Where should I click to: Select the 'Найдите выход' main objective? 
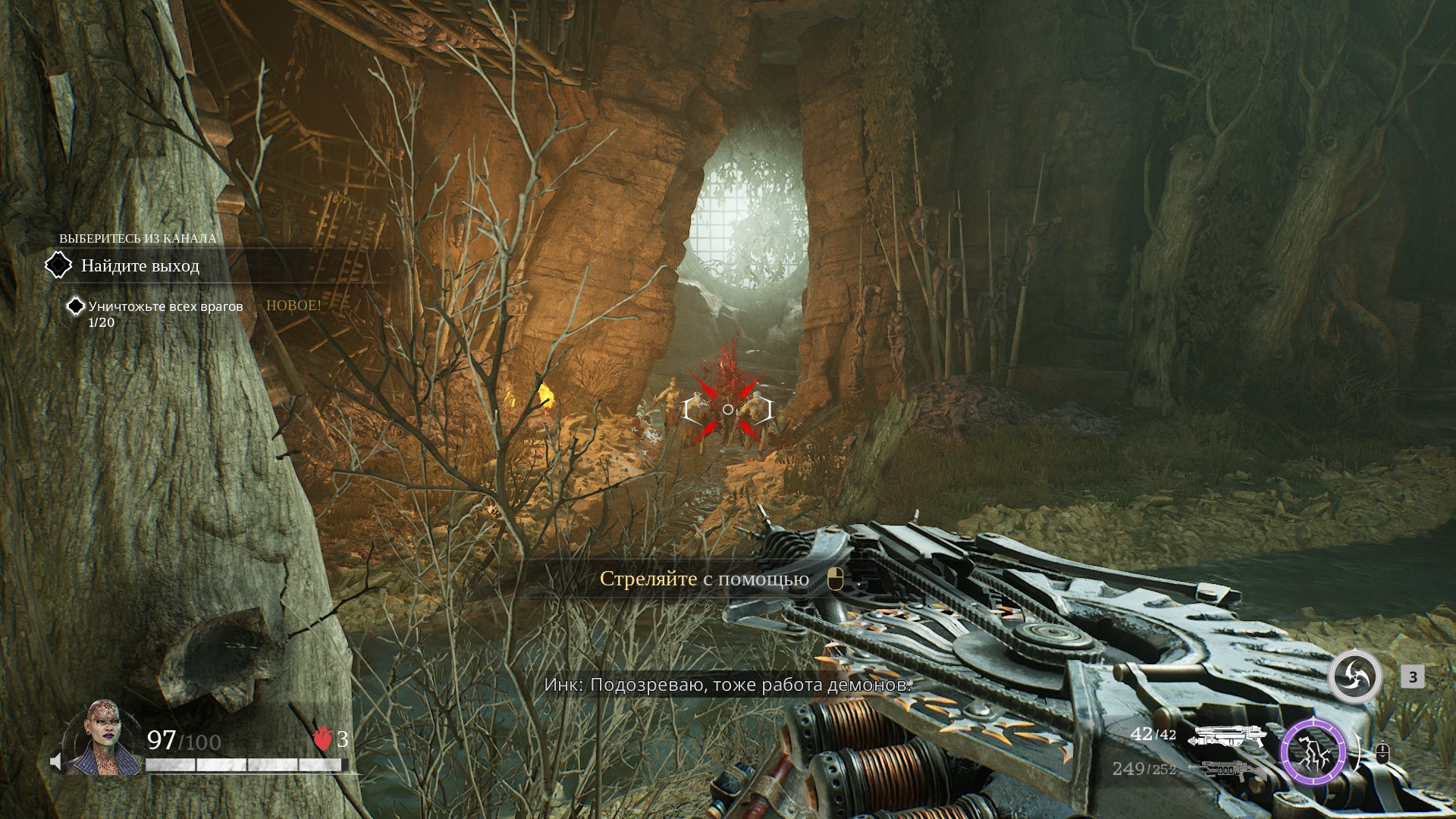pos(140,266)
